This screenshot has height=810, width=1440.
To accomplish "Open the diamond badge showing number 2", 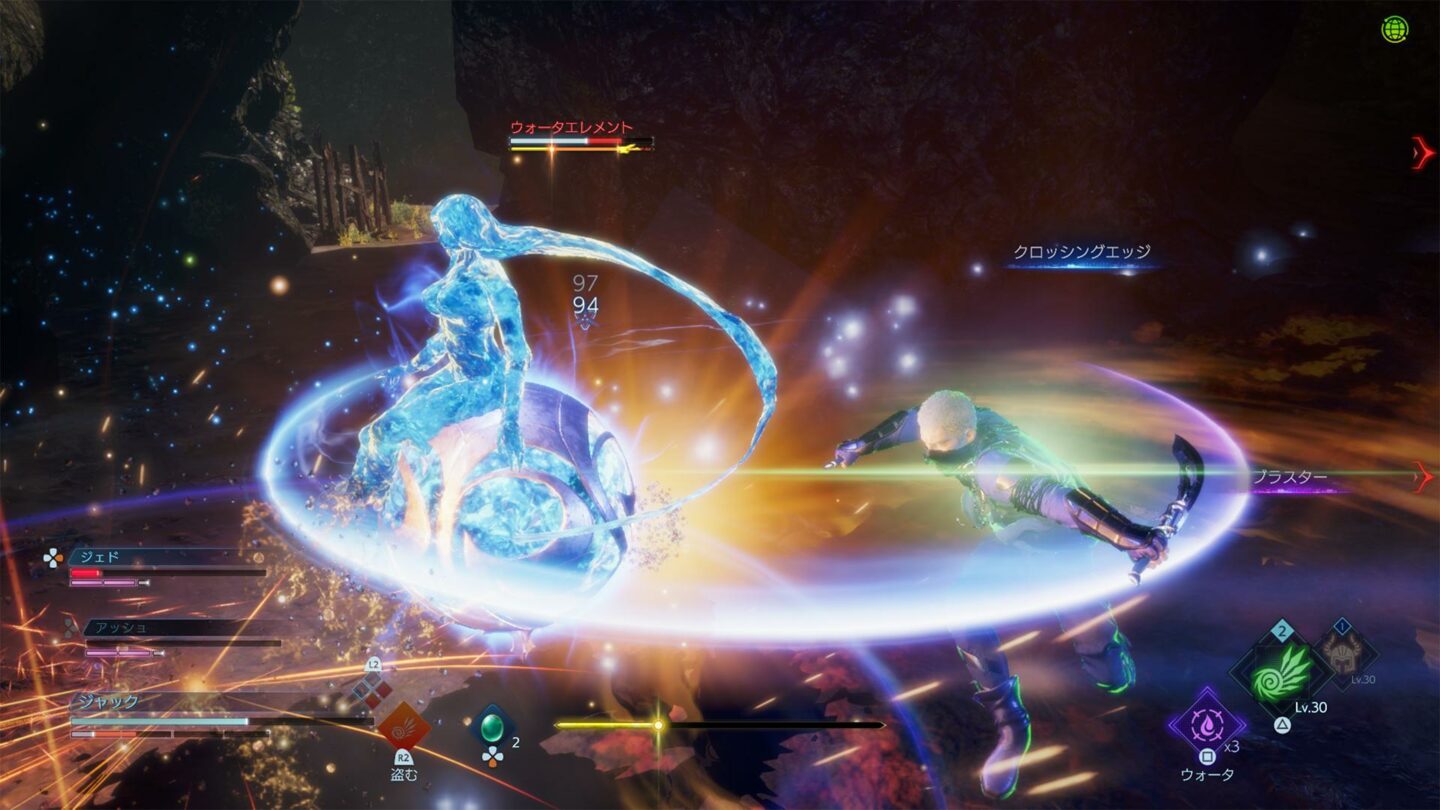I will pos(1282,630).
